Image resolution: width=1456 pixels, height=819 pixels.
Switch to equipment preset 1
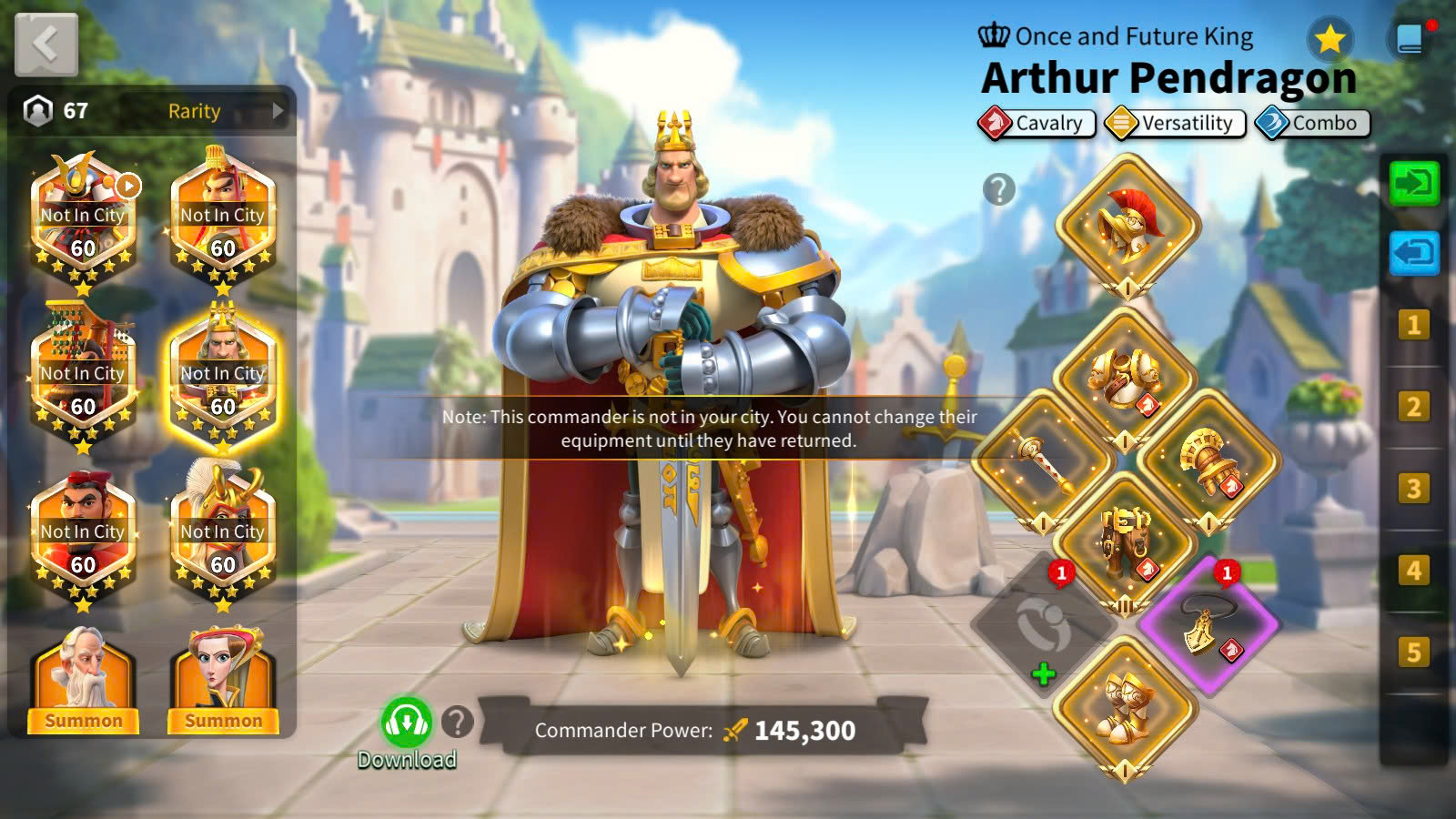click(x=1413, y=325)
